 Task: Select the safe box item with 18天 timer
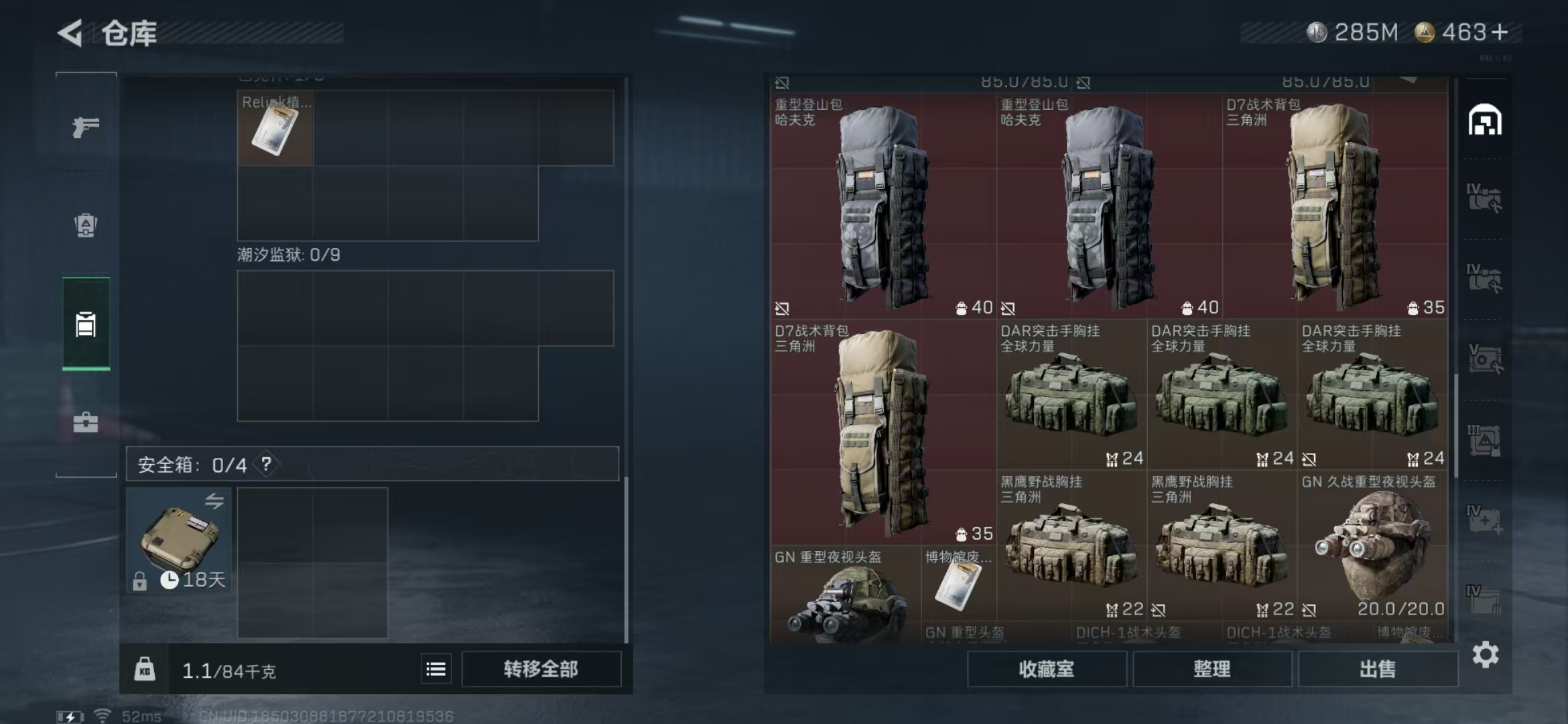tap(179, 540)
